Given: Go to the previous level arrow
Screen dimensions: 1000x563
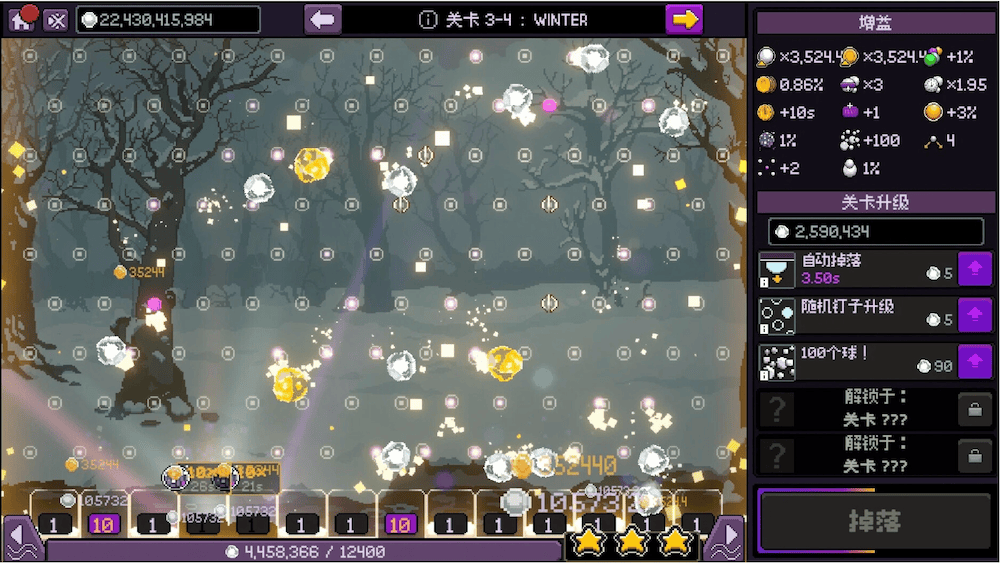Looking at the screenshot, I should 323,19.
